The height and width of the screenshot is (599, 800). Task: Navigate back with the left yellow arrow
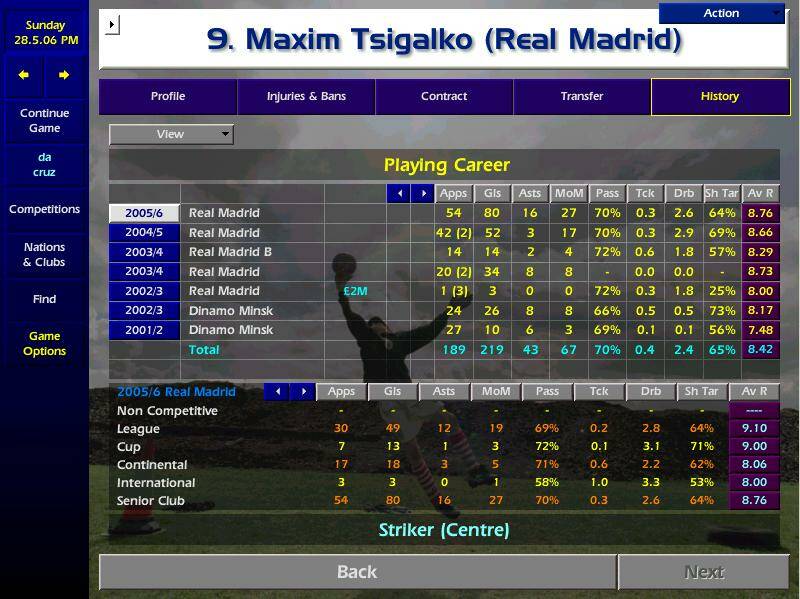24,75
